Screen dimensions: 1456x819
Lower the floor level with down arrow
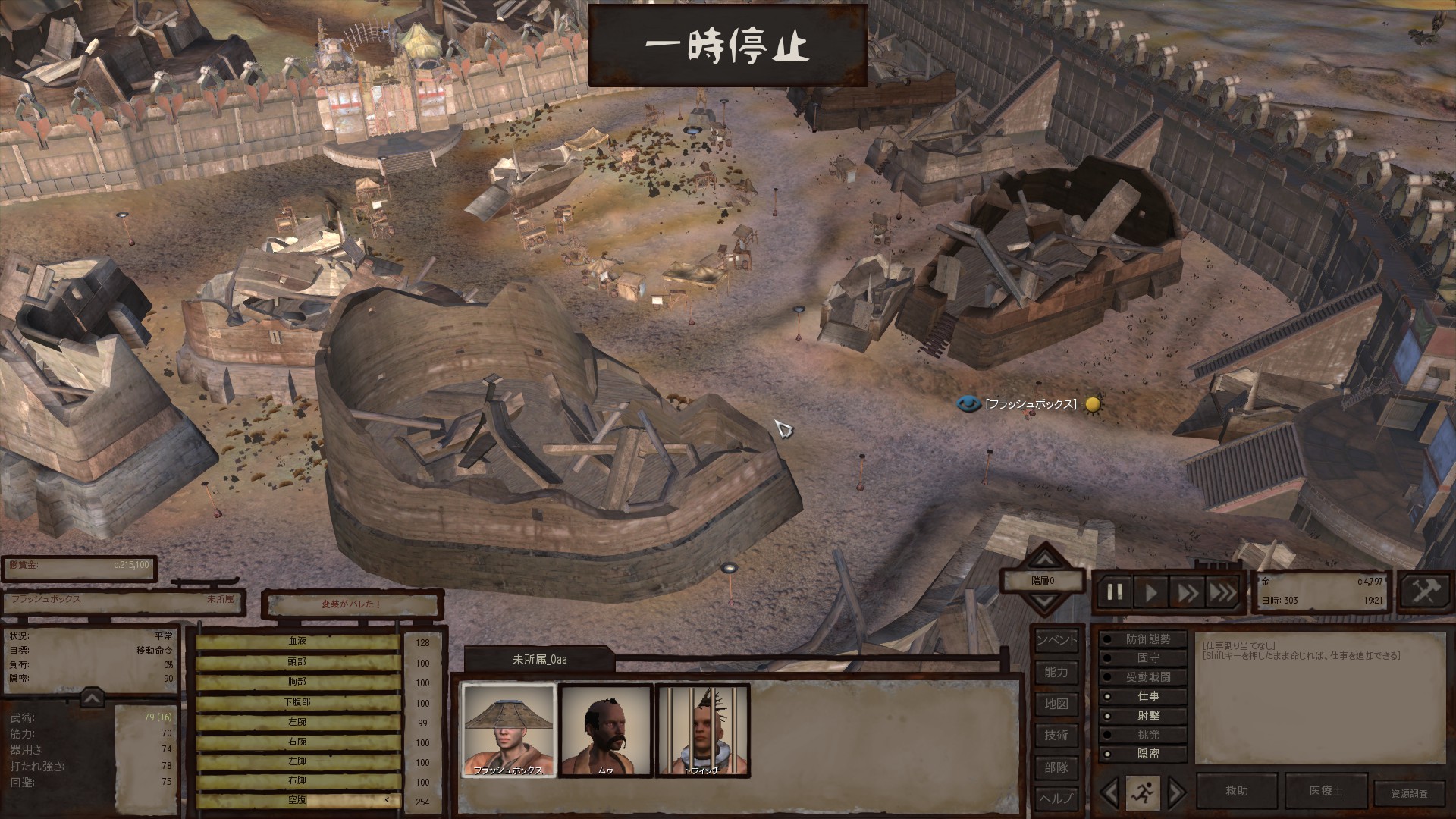point(1045,603)
